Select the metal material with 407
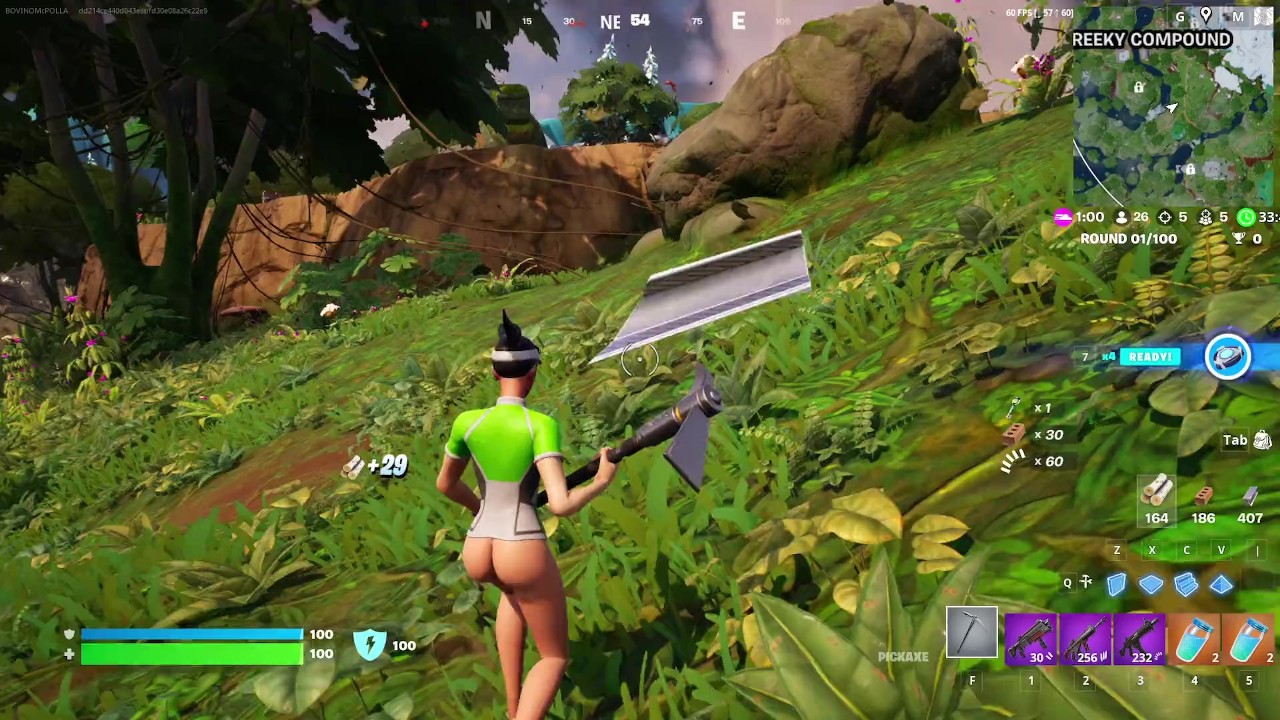The width and height of the screenshot is (1280, 720). tap(1250, 495)
